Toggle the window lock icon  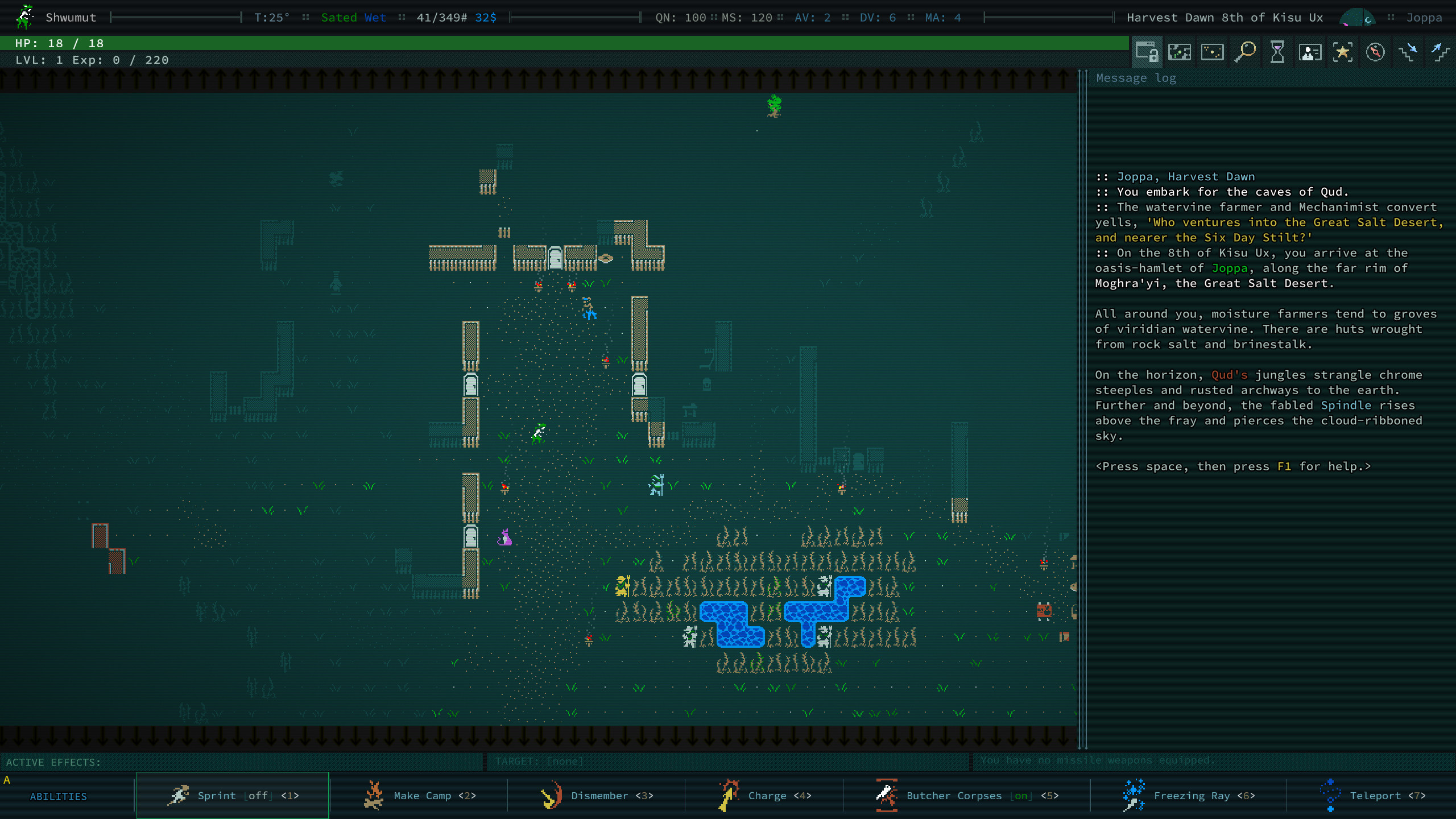tap(1147, 52)
